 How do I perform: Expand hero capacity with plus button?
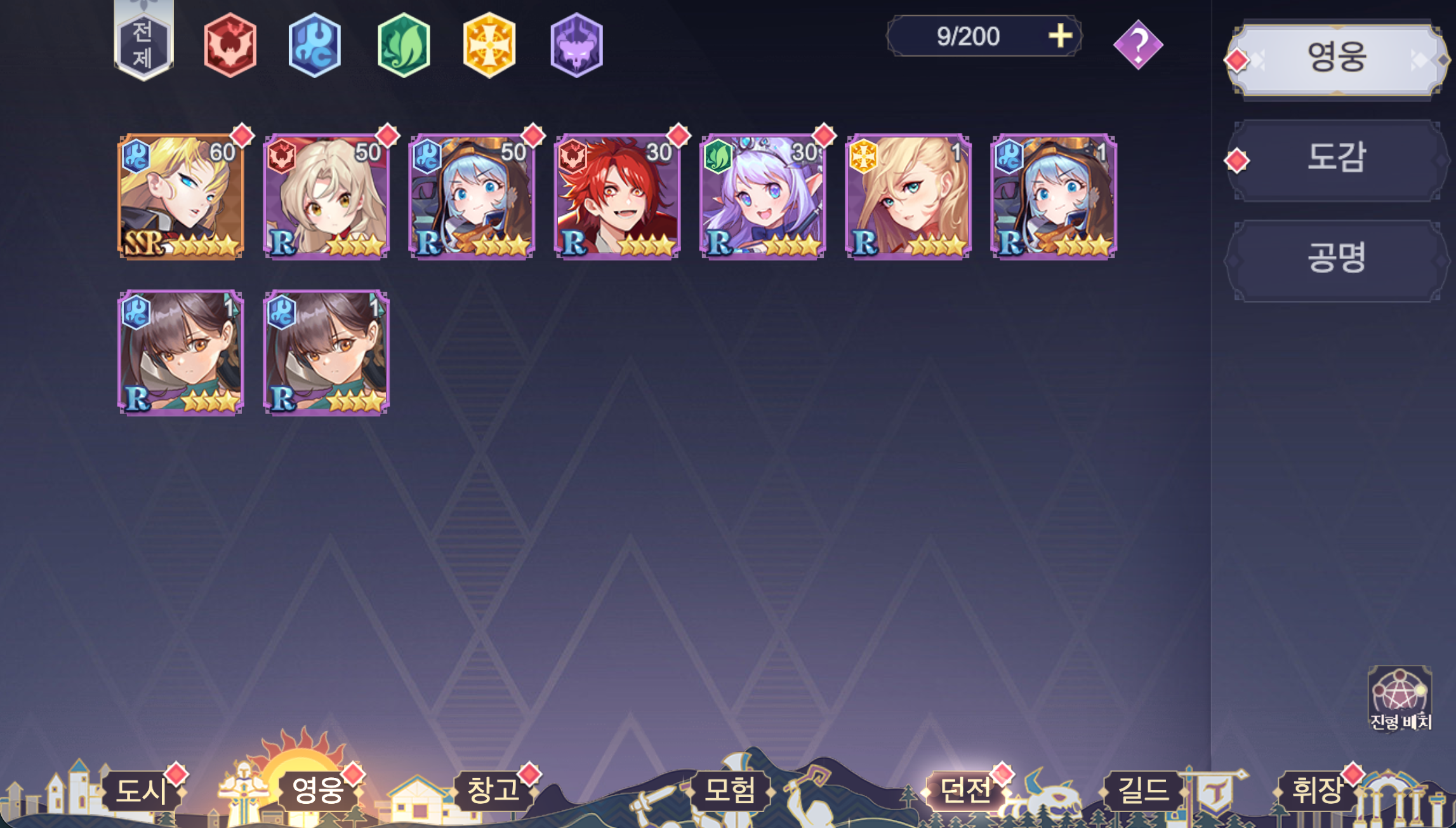coord(1060,36)
